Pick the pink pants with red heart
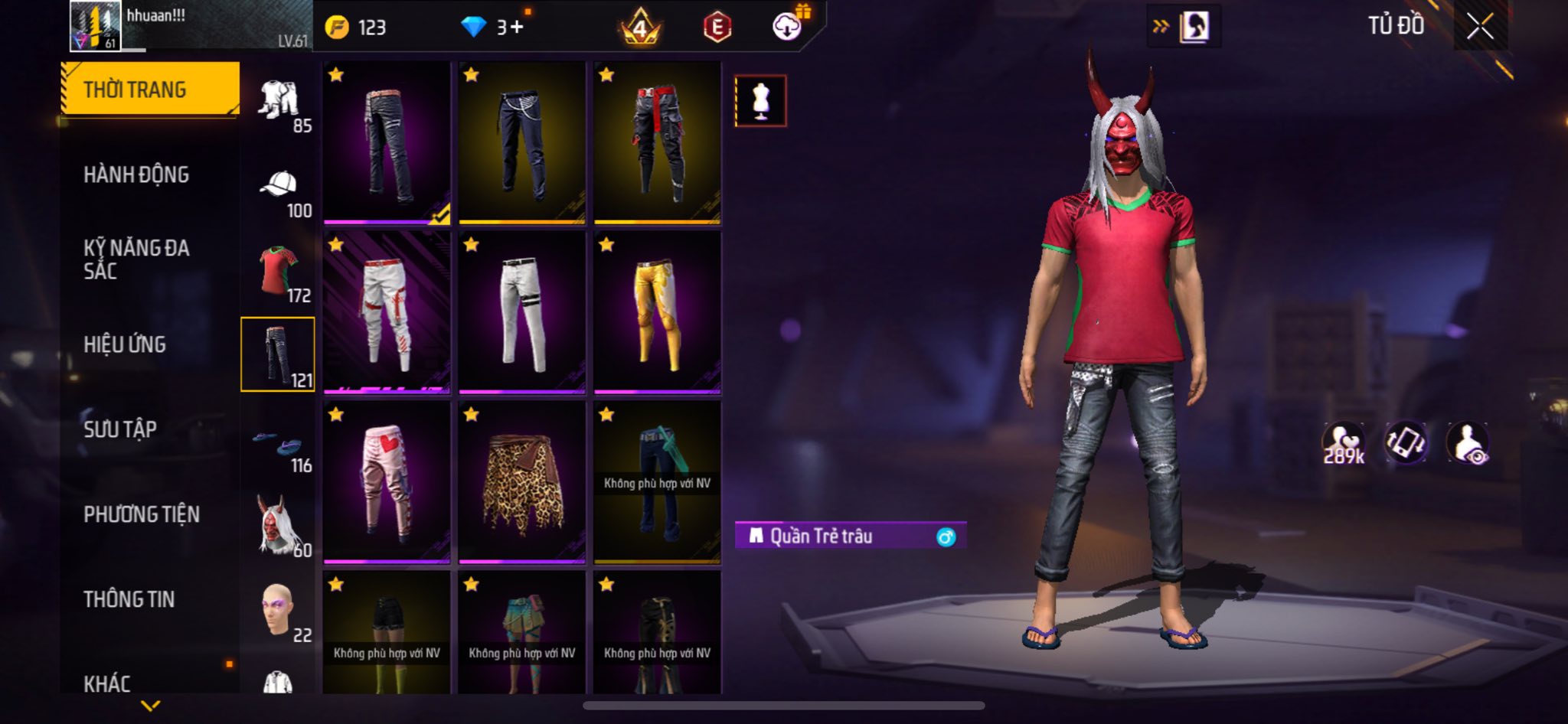 tap(387, 482)
